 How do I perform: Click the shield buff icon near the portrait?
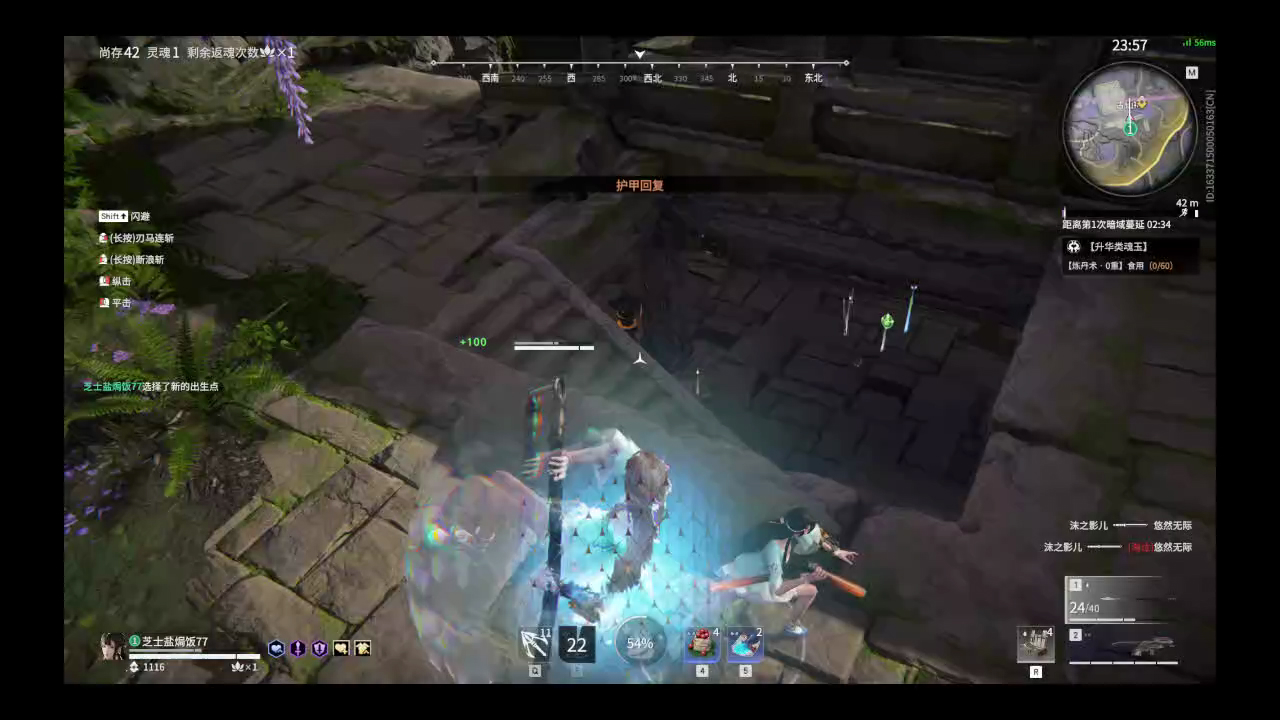(x=318, y=649)
